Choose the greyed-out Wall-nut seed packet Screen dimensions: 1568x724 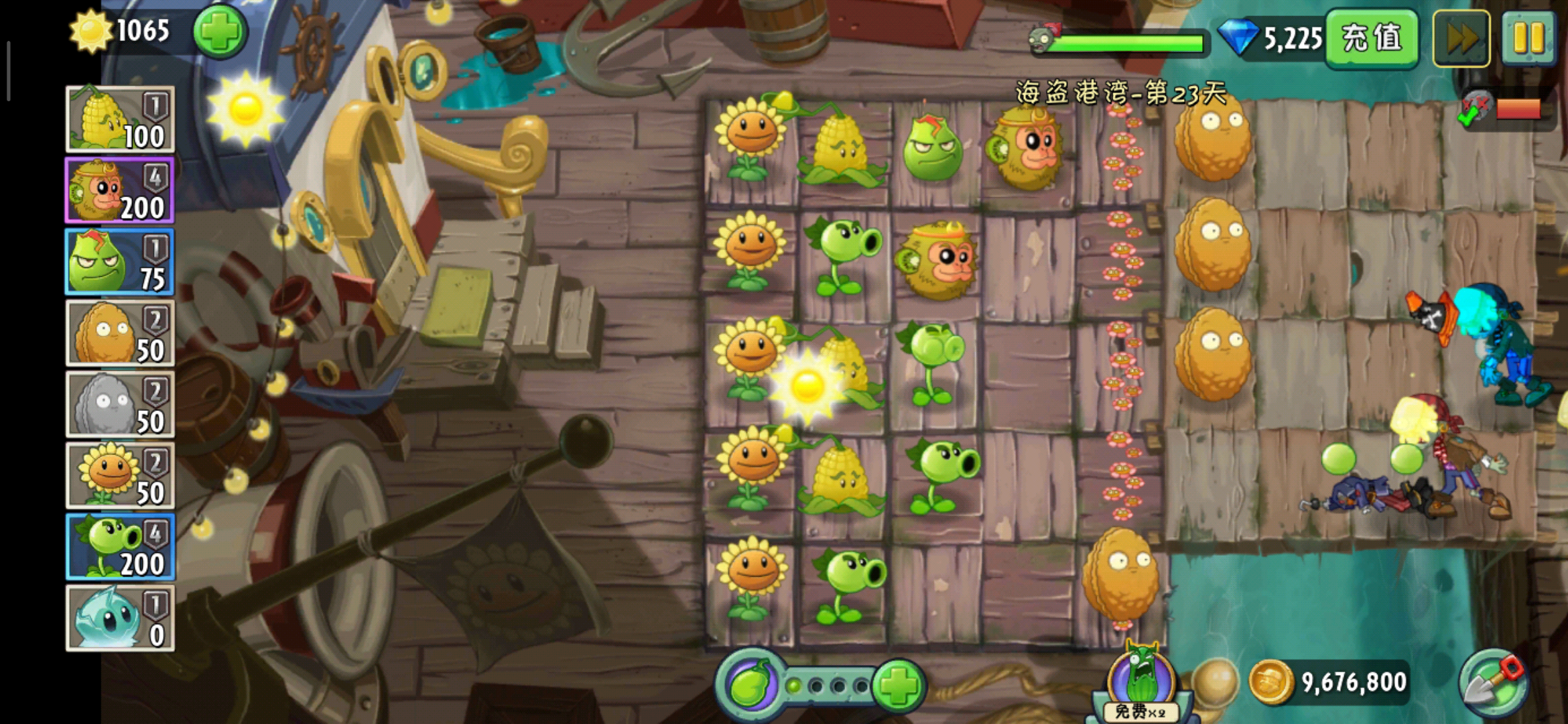(x=120, y=404)
